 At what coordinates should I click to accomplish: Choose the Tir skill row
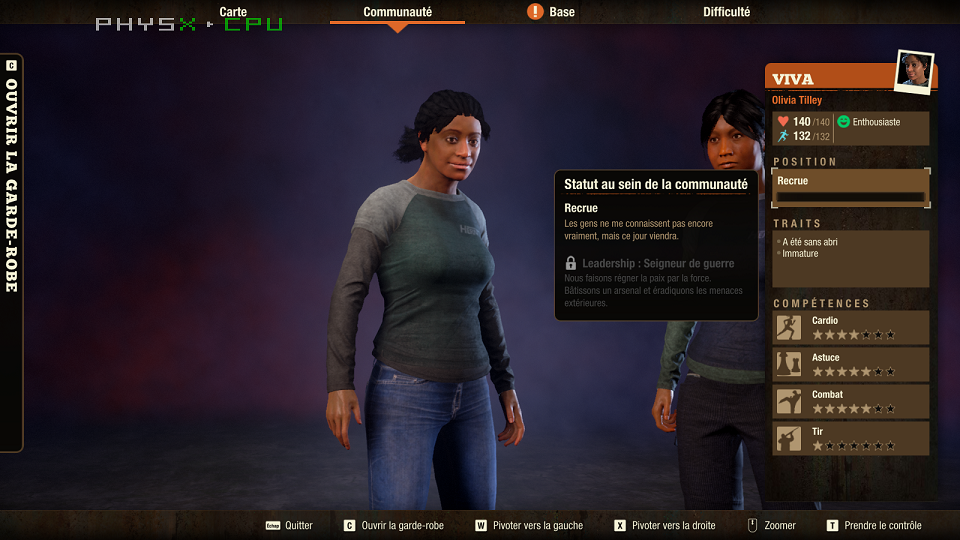click(x=851, y=438)
